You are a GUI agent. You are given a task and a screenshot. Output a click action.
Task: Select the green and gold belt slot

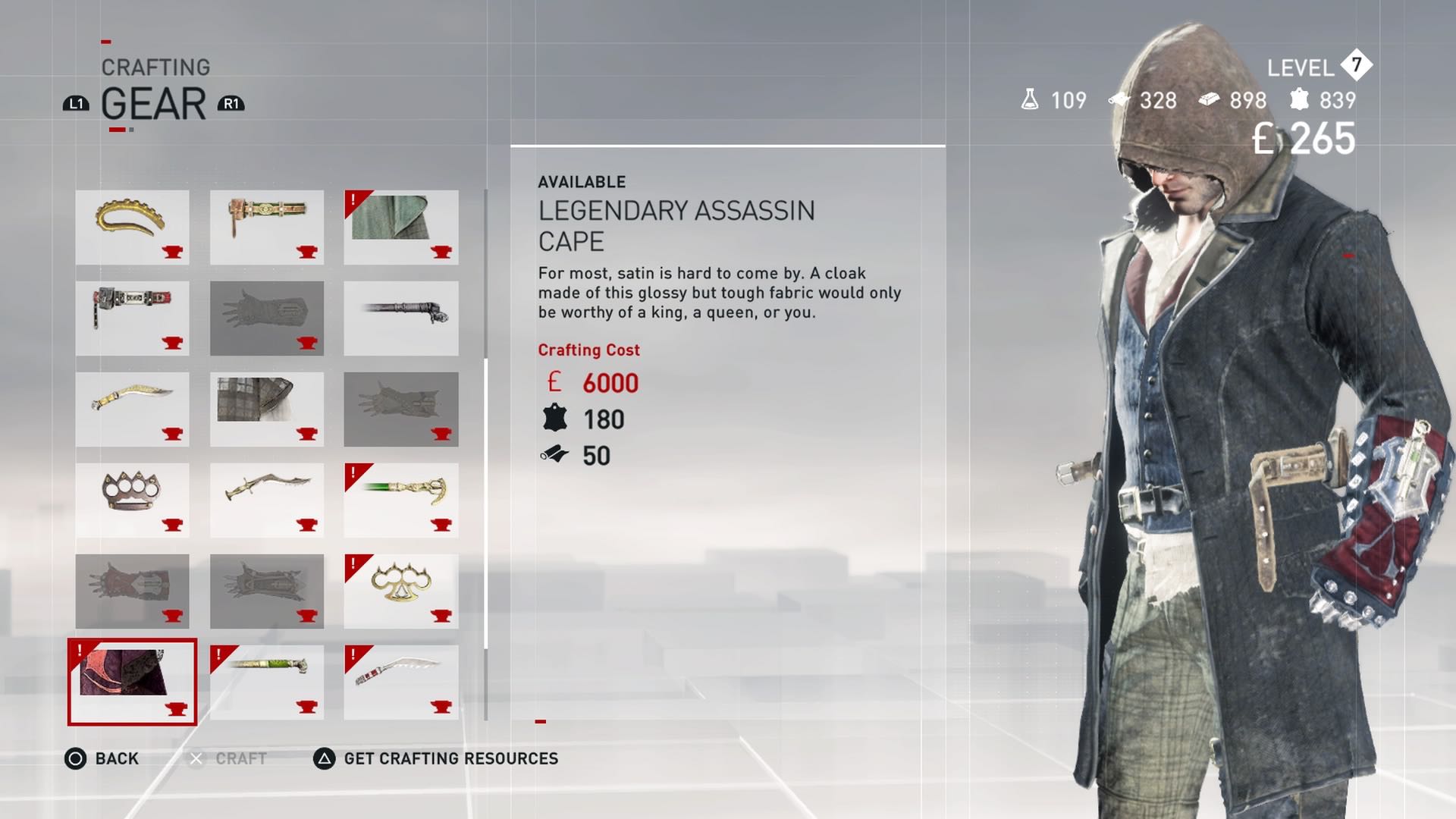266,227
